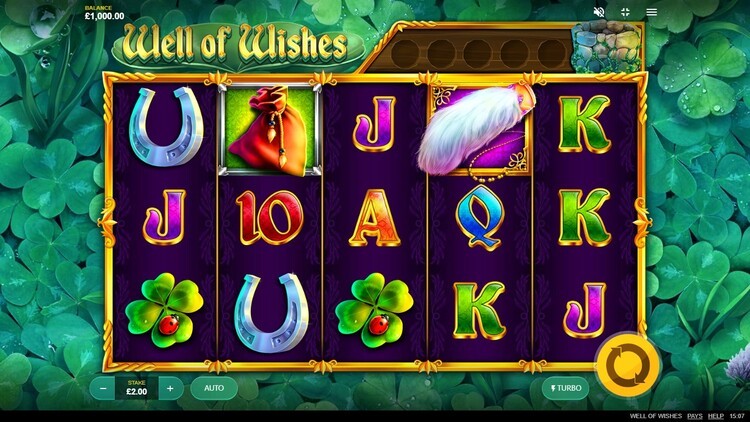The width and height of the screenshot is (750, 422).
Task: Open the Auto spin options
Action: click(214, 388)
